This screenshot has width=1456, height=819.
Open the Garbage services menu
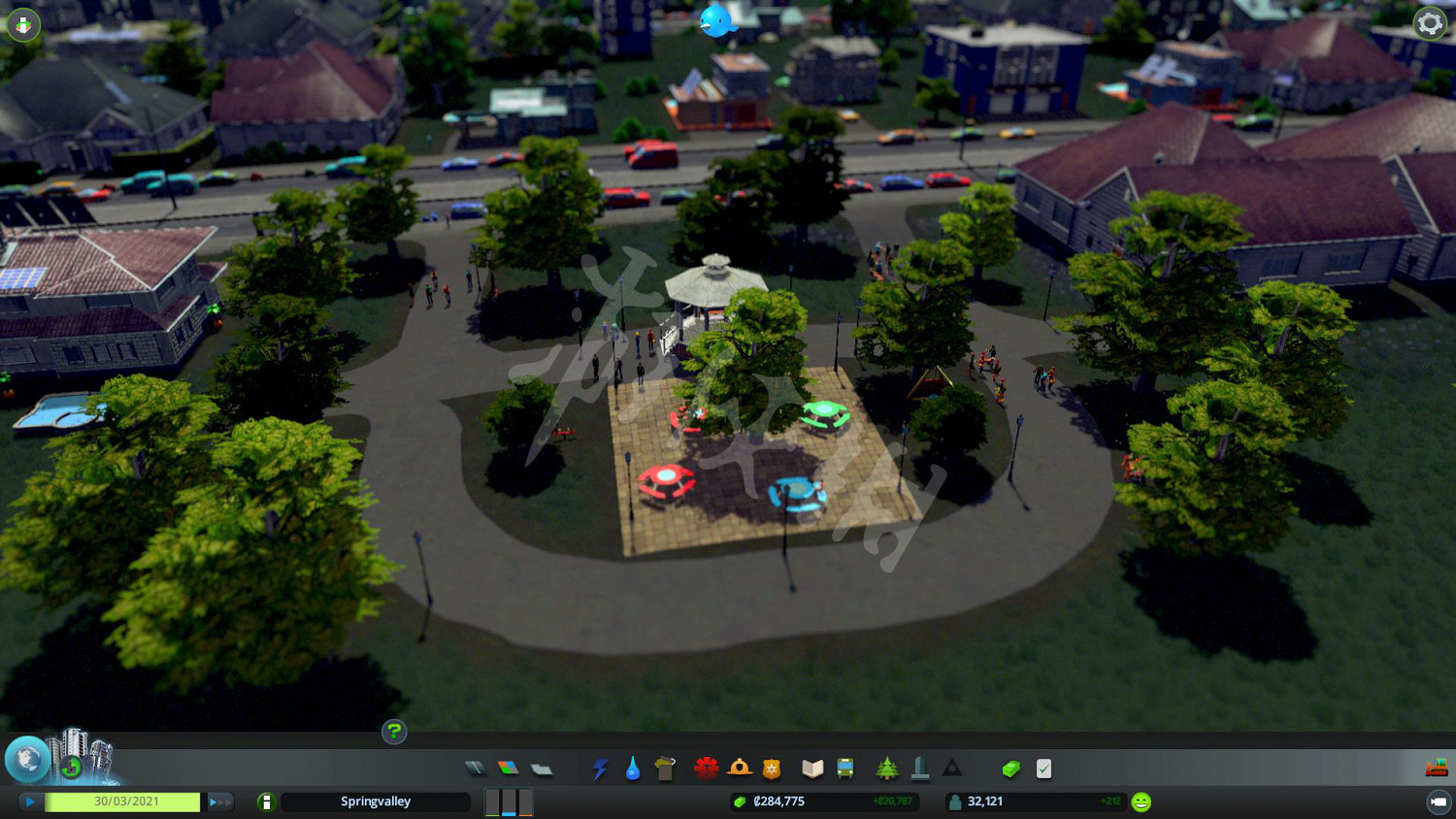coord(665,768)
